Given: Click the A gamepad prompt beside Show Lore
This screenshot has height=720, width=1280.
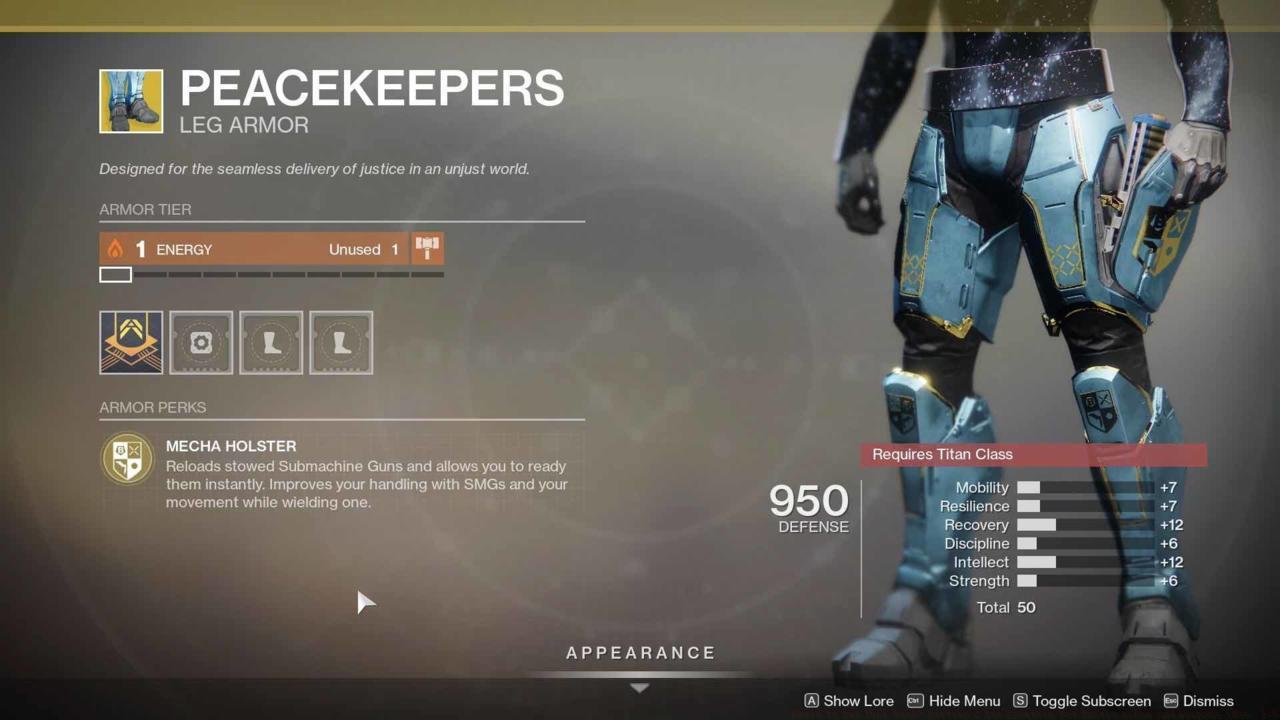Looking at the screenshot, I should pos(812,701).
